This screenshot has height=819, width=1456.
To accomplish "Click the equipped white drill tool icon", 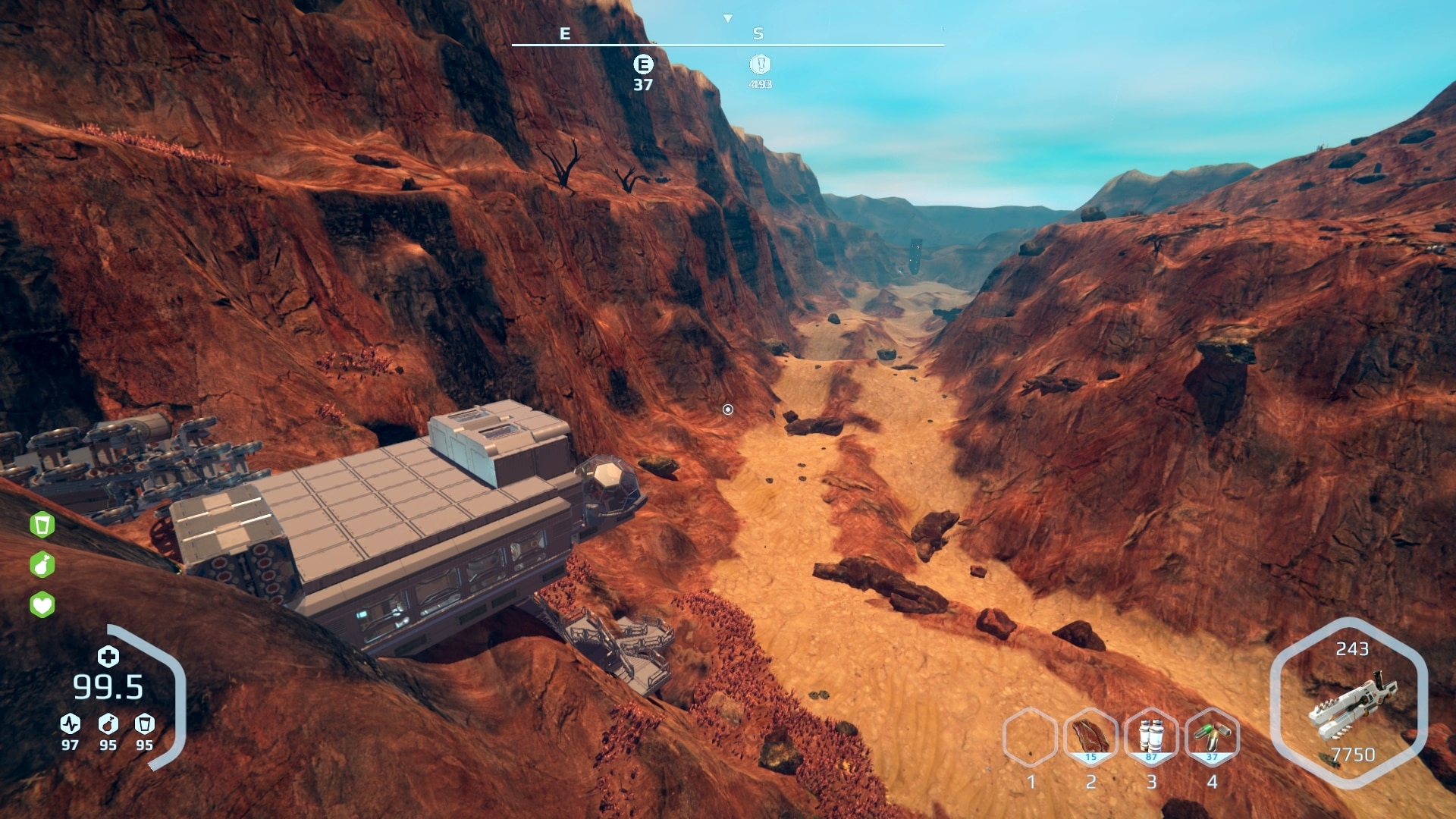I will (x=1352, y=705).
